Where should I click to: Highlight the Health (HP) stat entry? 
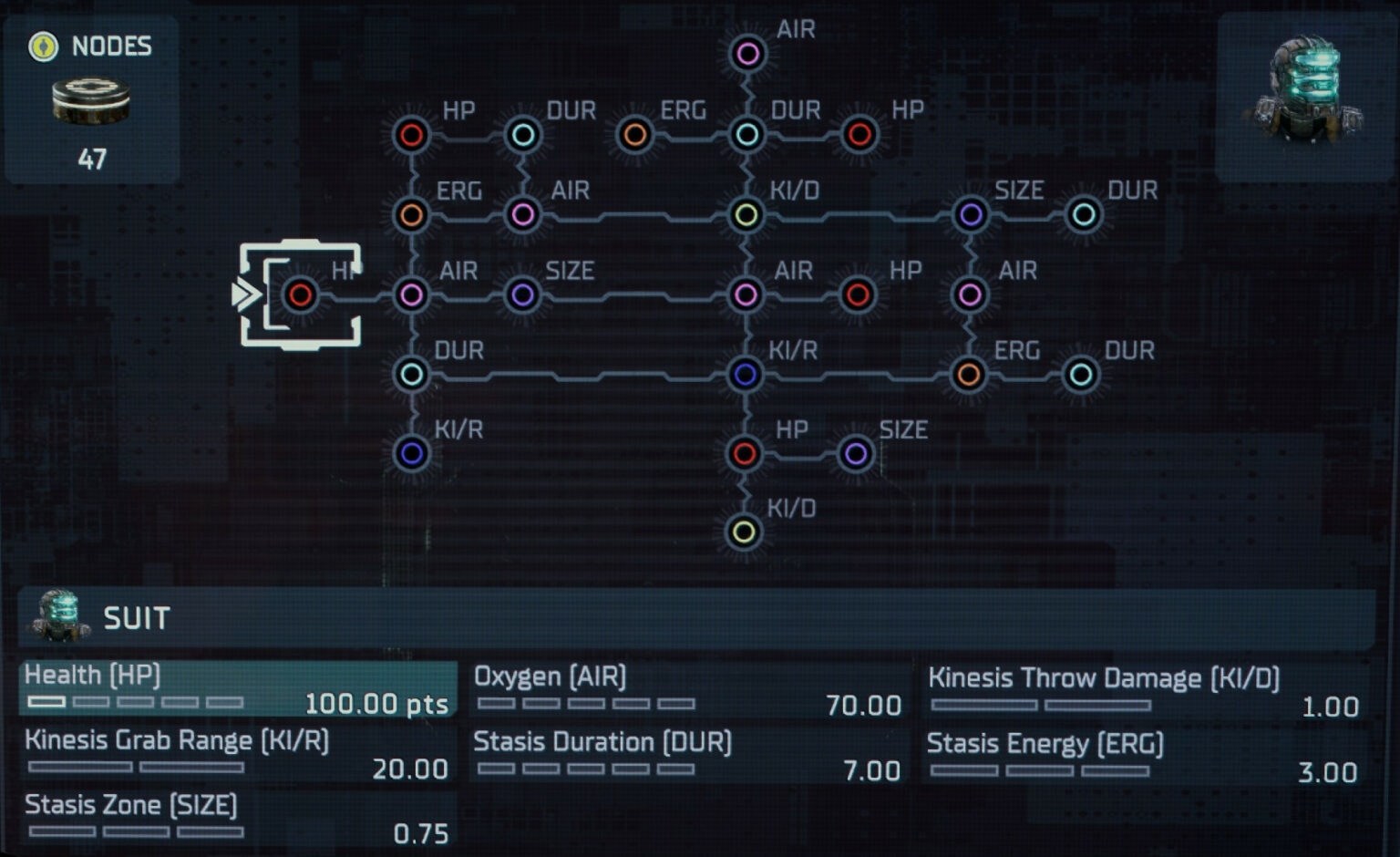point(237,688)
